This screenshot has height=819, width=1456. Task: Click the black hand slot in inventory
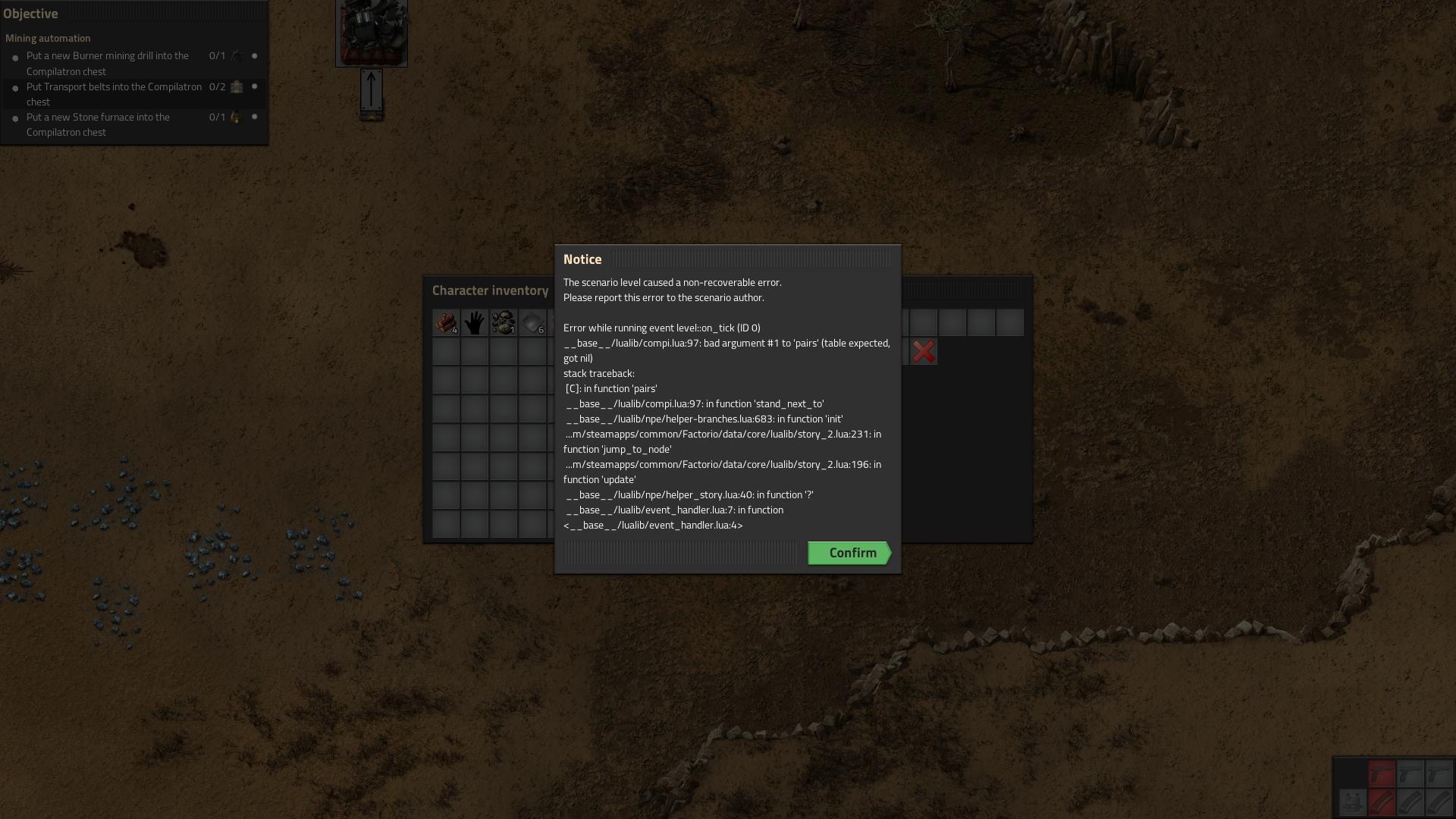[475, 322]
